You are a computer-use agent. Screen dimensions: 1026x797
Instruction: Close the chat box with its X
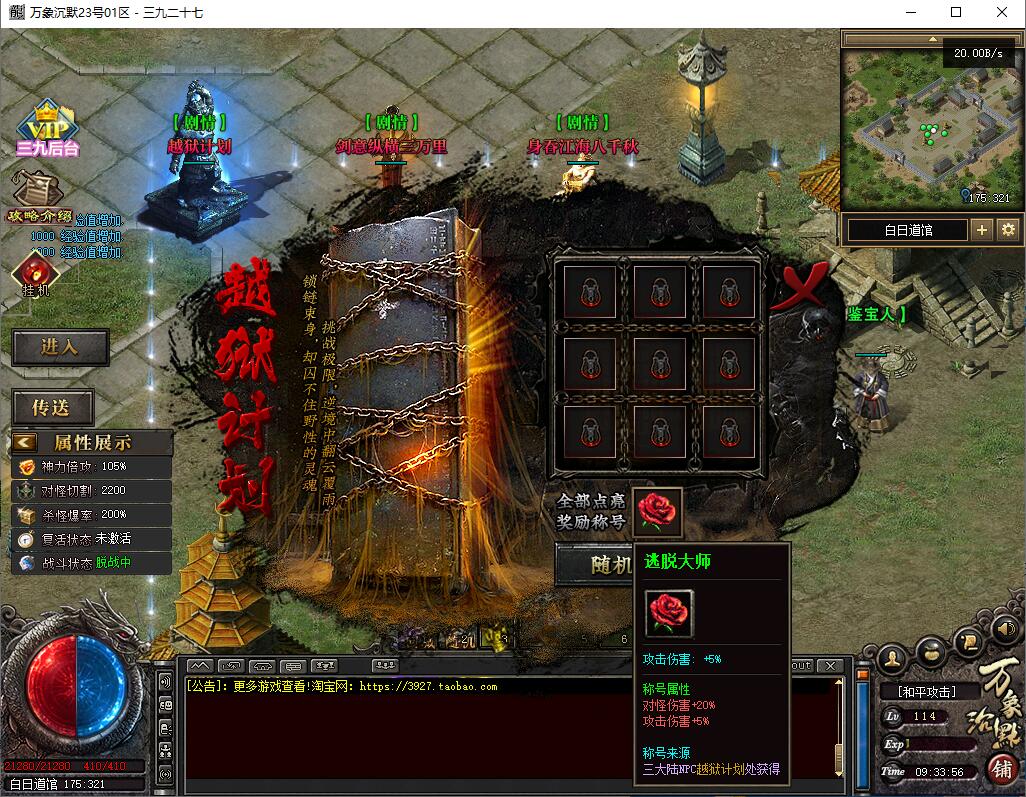click(x=830, y=666)
